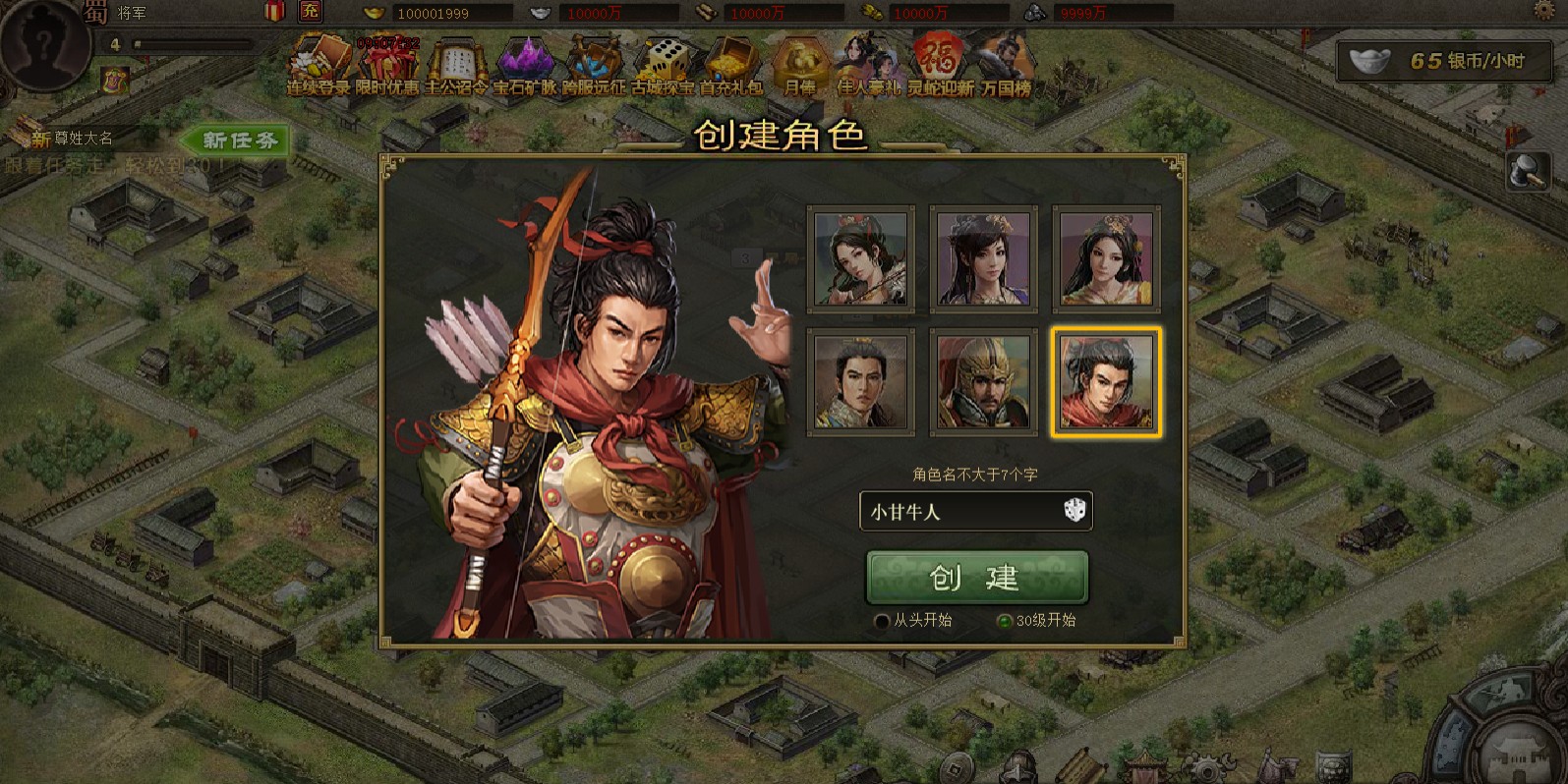The image size is (1568, 784).
Task: Select the 从头开始 start-from-beginning radio button
Action: click(883, 621)
